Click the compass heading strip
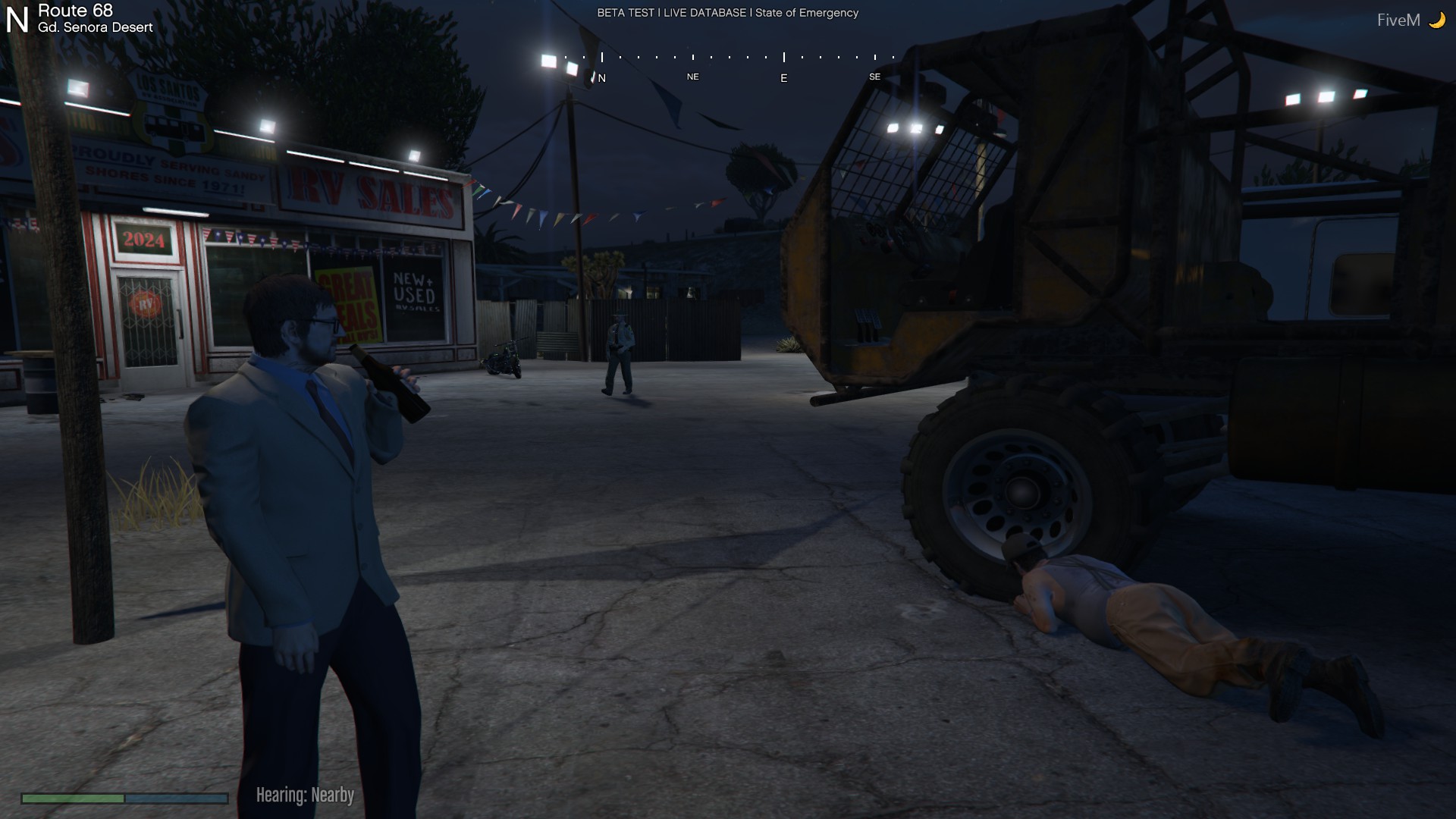 tap(730, 65)
